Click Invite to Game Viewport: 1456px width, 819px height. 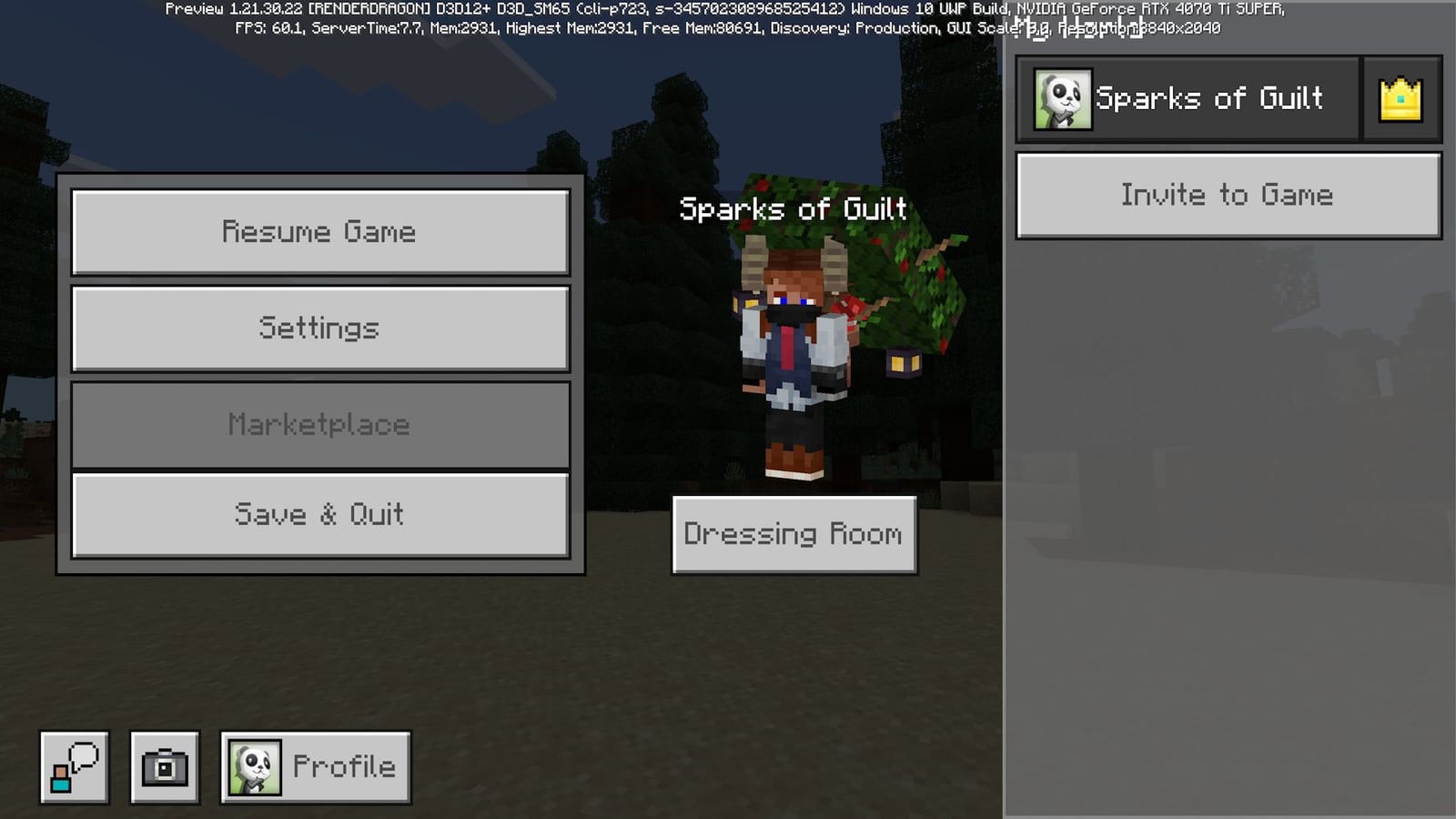tap(1227, 194)
